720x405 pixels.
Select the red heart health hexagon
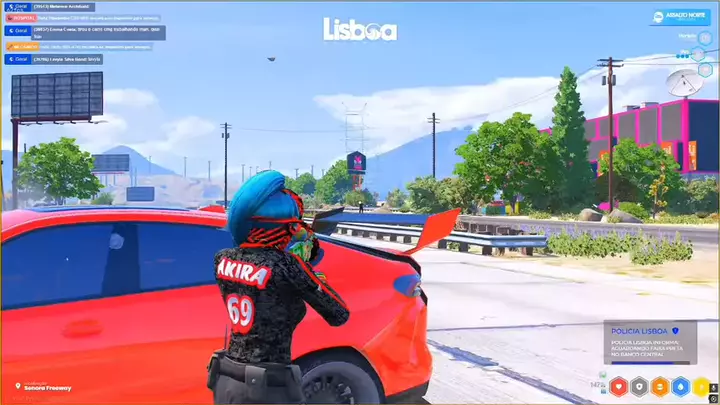tap(619, 385)
